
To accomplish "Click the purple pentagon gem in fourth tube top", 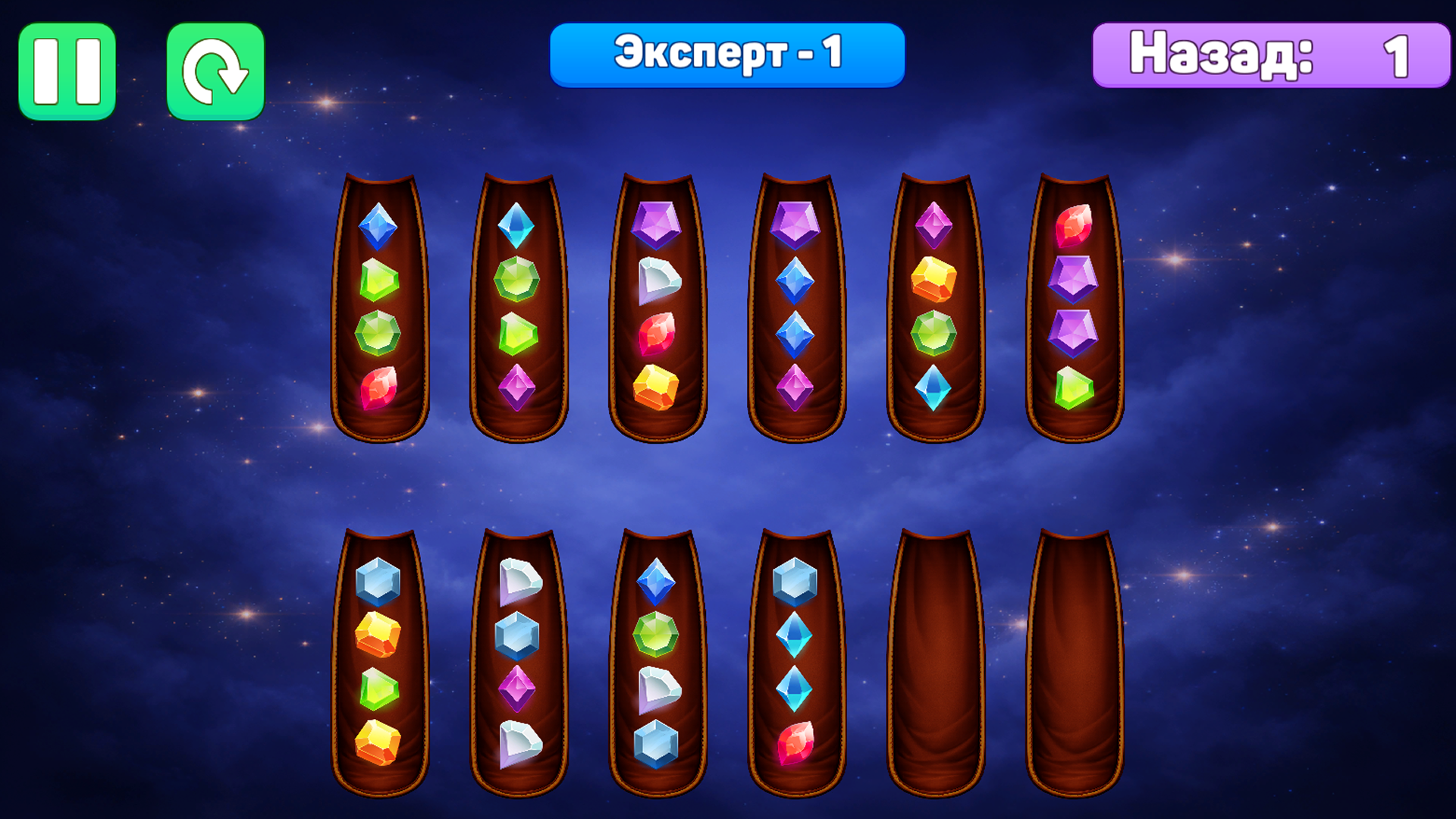I will pos(796,225).
